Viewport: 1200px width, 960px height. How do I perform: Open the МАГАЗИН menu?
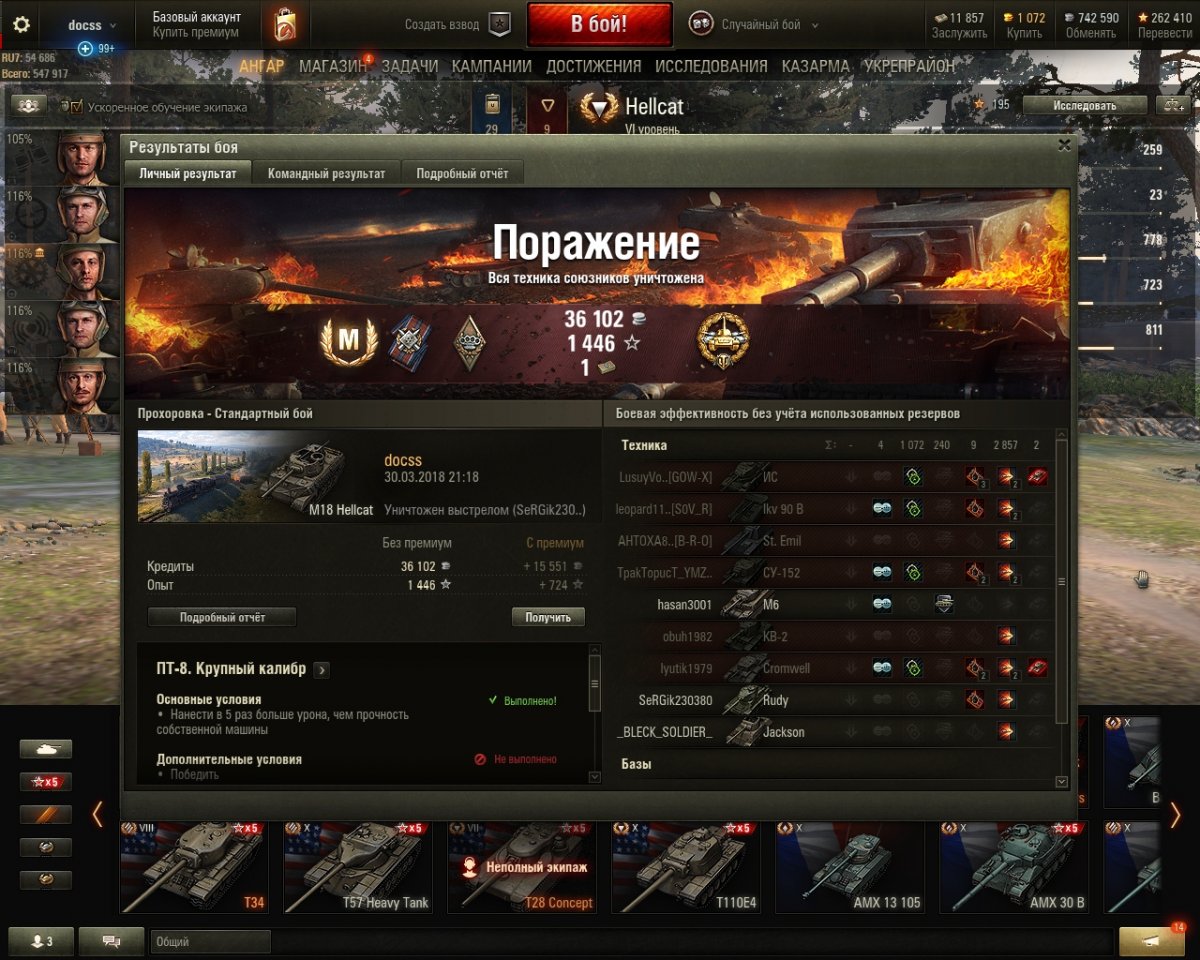tap(333, 66)
